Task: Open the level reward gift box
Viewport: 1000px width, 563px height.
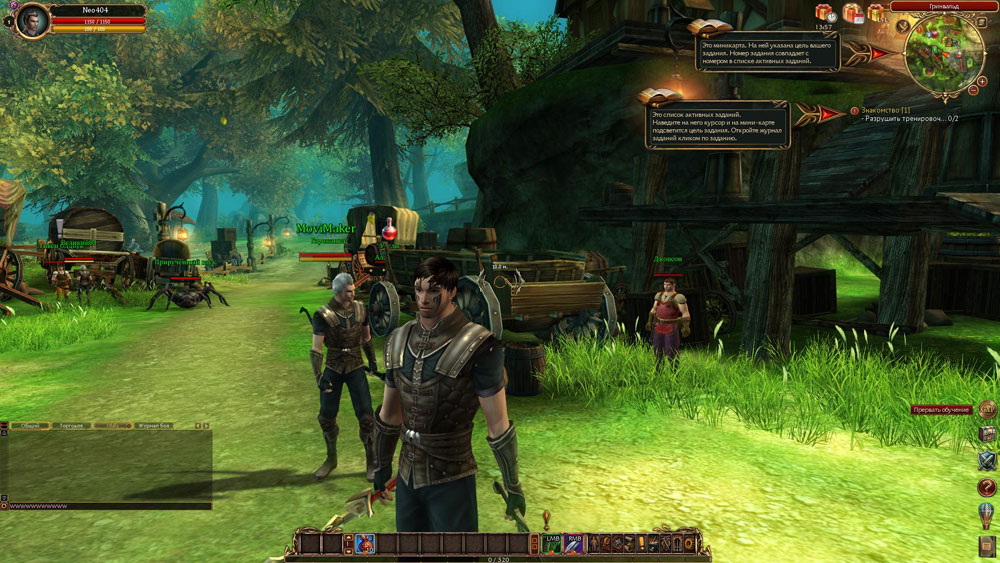Action: pos(877,13)
